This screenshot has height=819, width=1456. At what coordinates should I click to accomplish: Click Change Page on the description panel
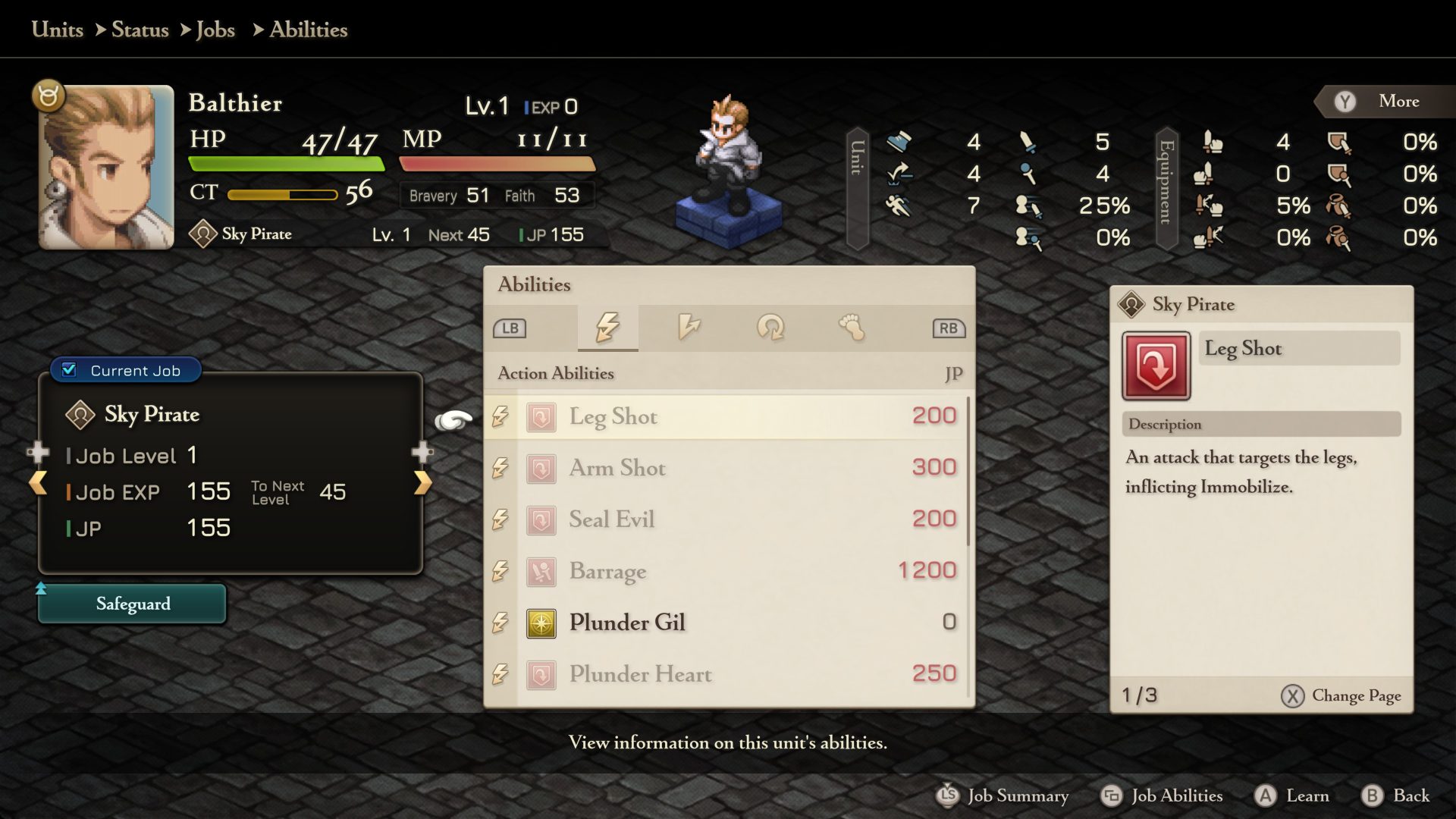[1341, 695]
